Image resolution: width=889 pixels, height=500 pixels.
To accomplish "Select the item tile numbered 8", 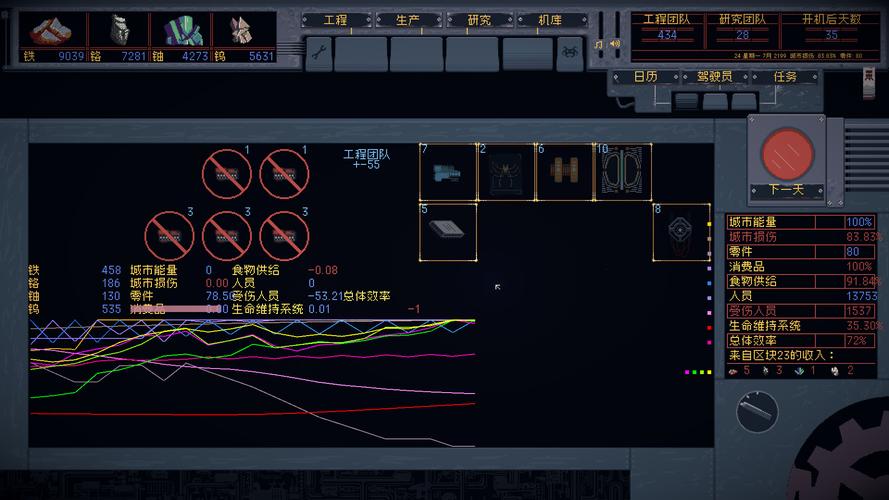I will point(682,232).
